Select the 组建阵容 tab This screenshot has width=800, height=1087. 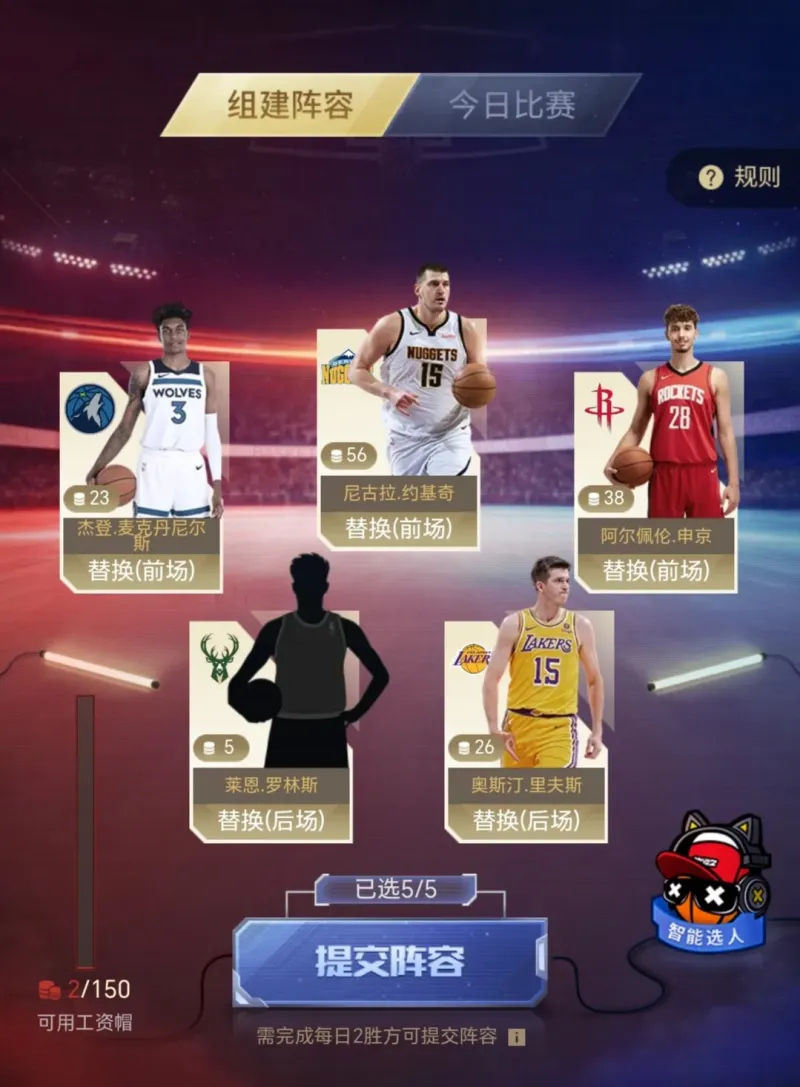point(291,105)
